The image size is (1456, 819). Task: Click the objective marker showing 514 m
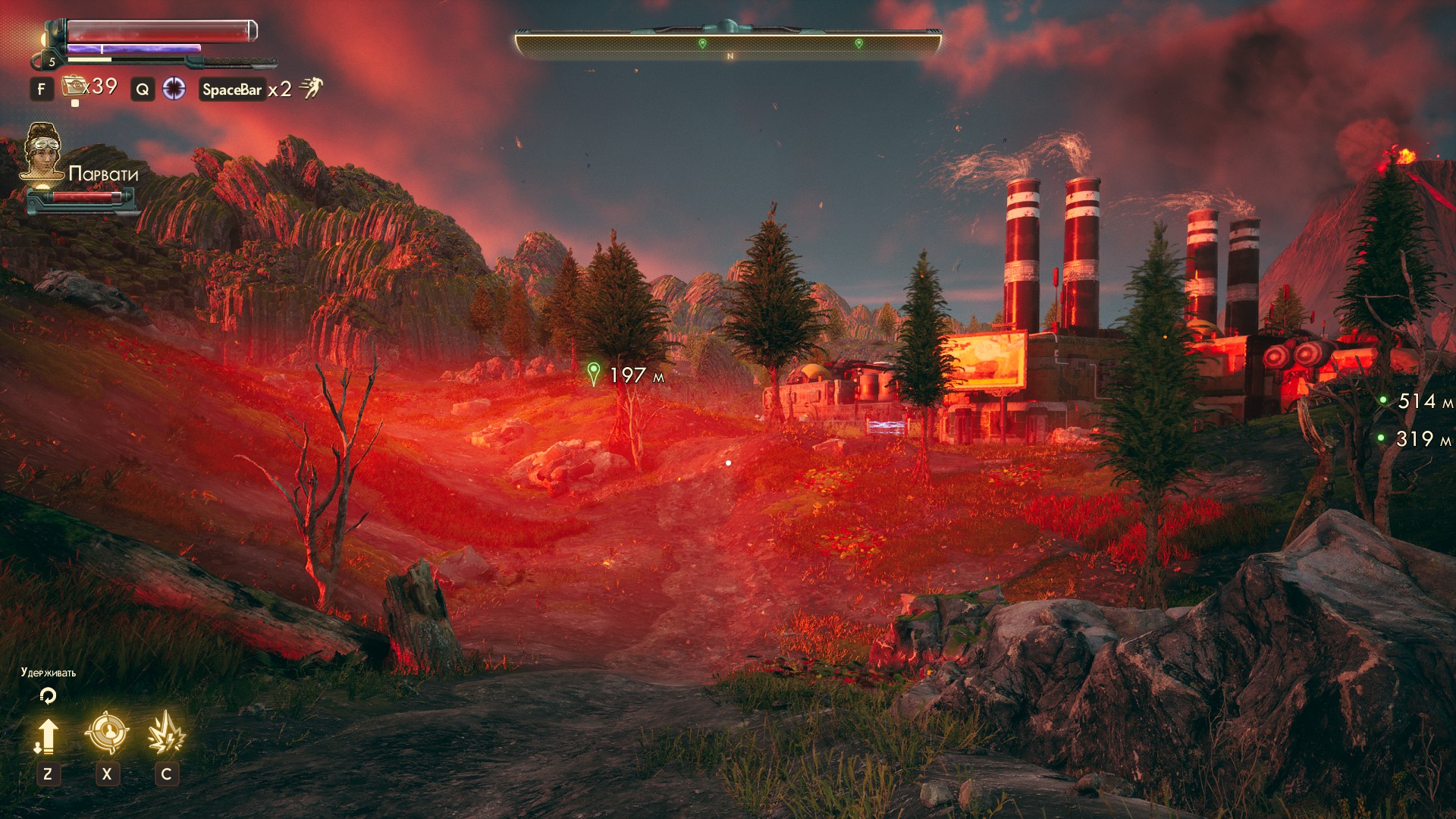click(x=1383, y=400)
